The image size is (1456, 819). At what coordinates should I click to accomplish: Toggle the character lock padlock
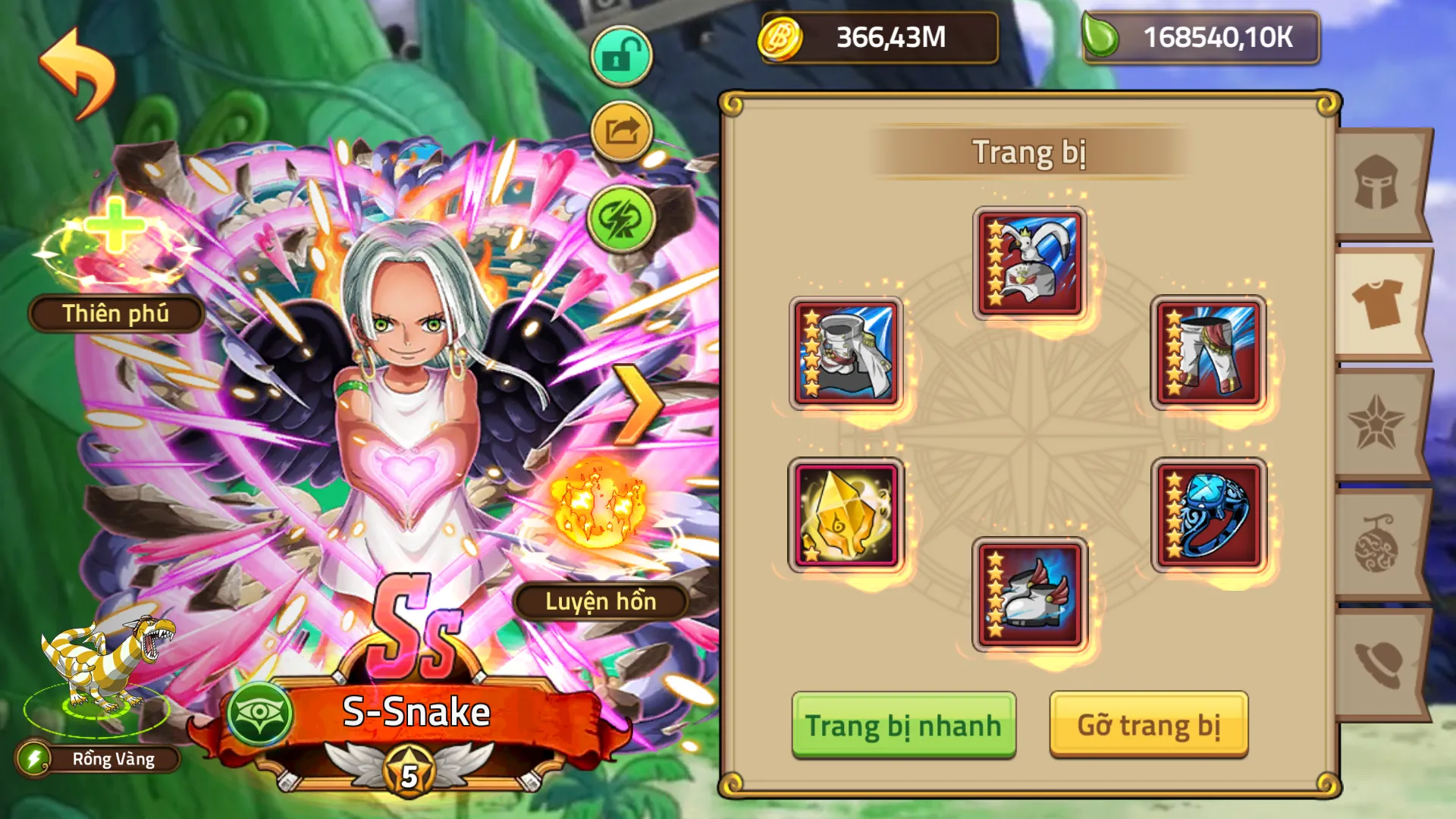point(620,57)
